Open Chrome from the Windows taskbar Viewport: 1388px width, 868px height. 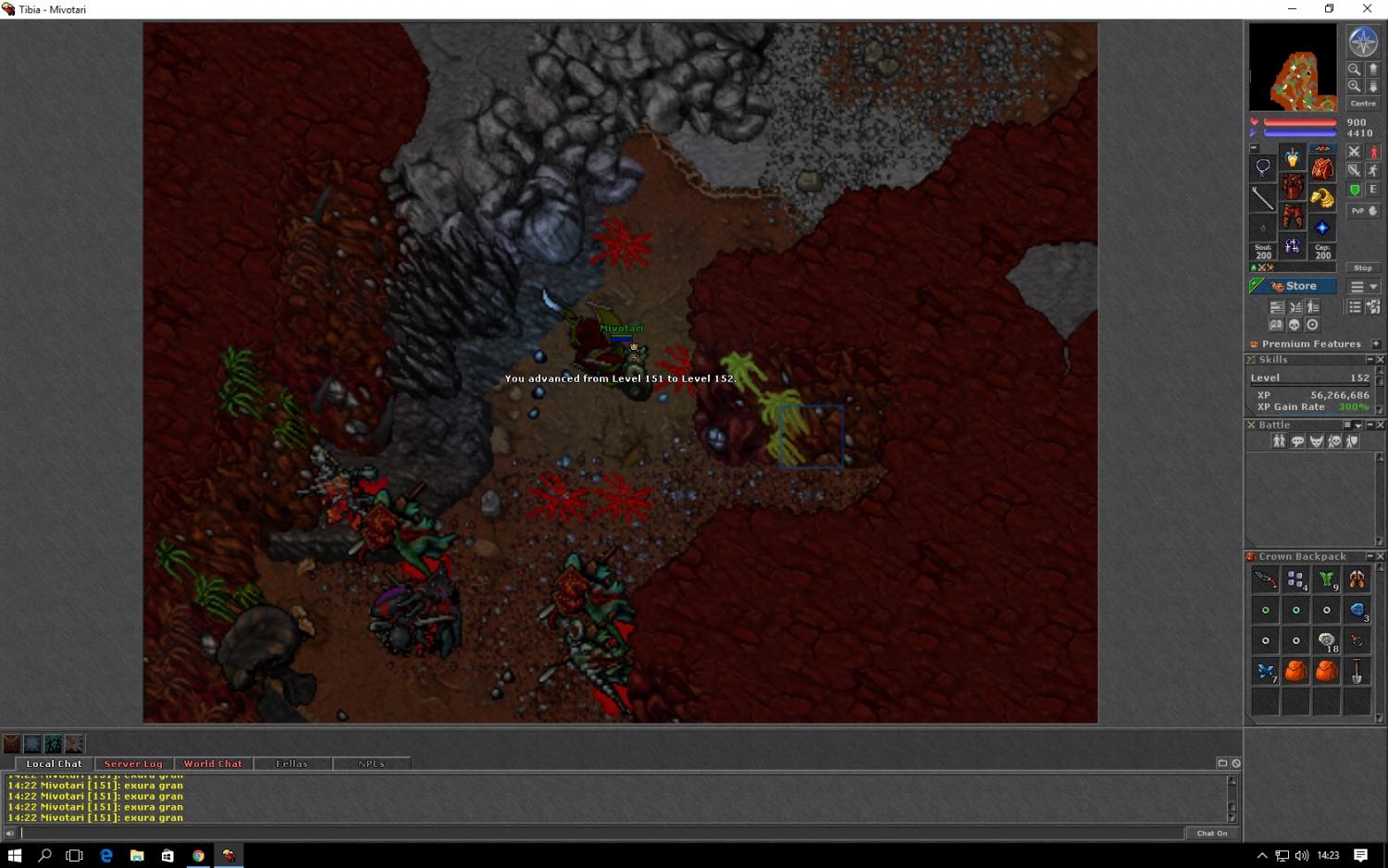[198, 856]
